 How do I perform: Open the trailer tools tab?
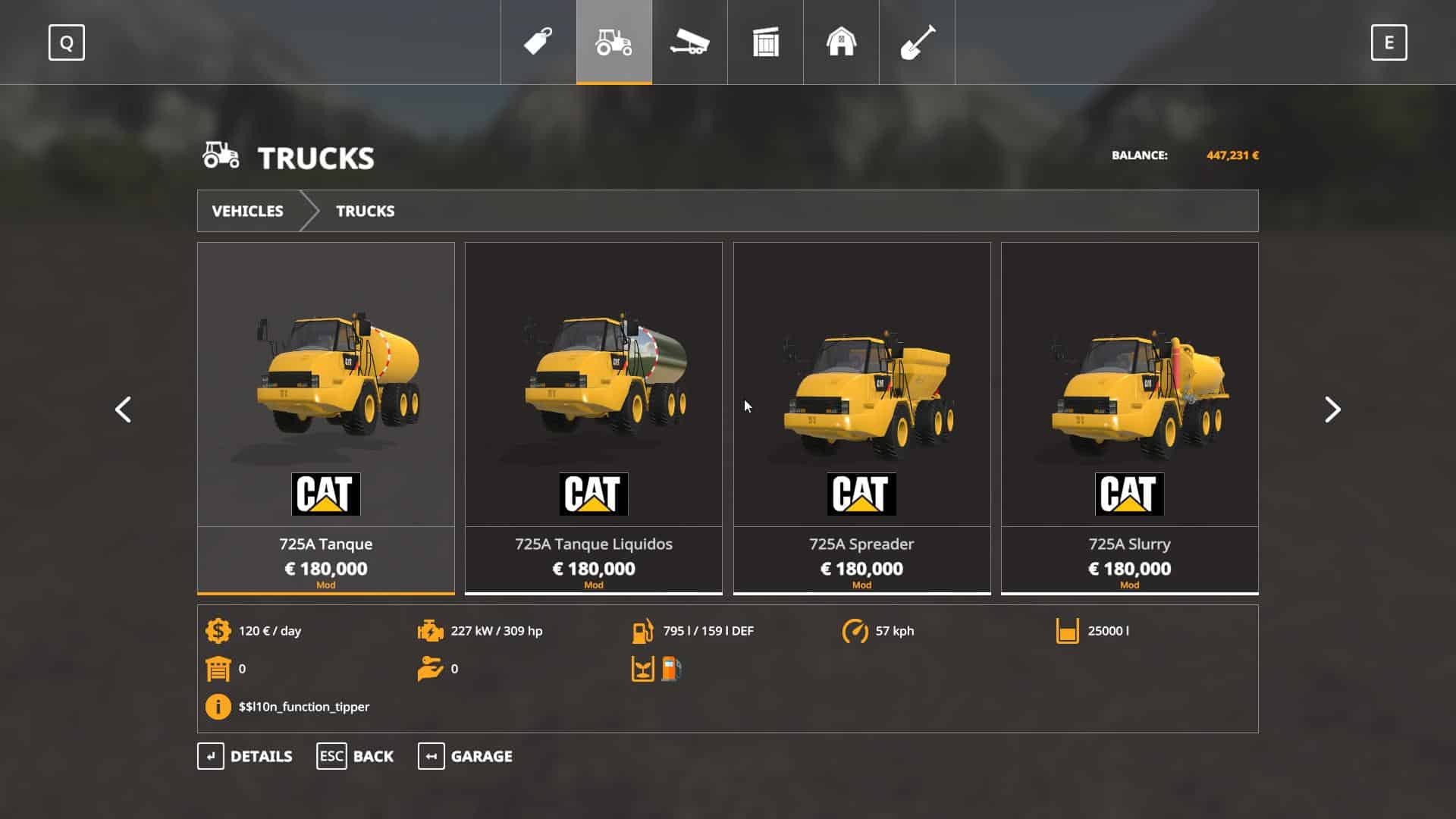click(x=689, y=42)
